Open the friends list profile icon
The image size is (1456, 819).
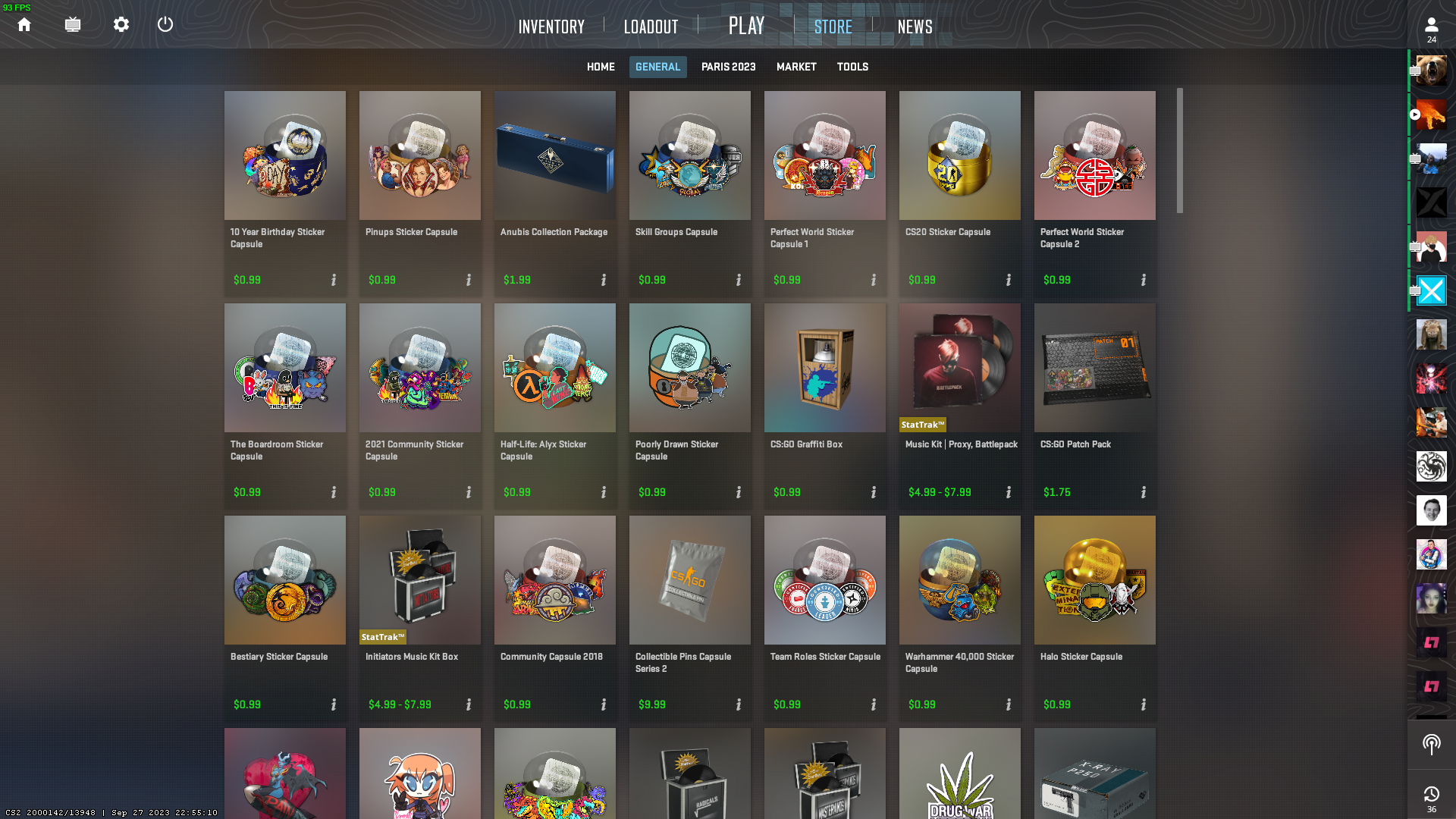coord(1431,24)
